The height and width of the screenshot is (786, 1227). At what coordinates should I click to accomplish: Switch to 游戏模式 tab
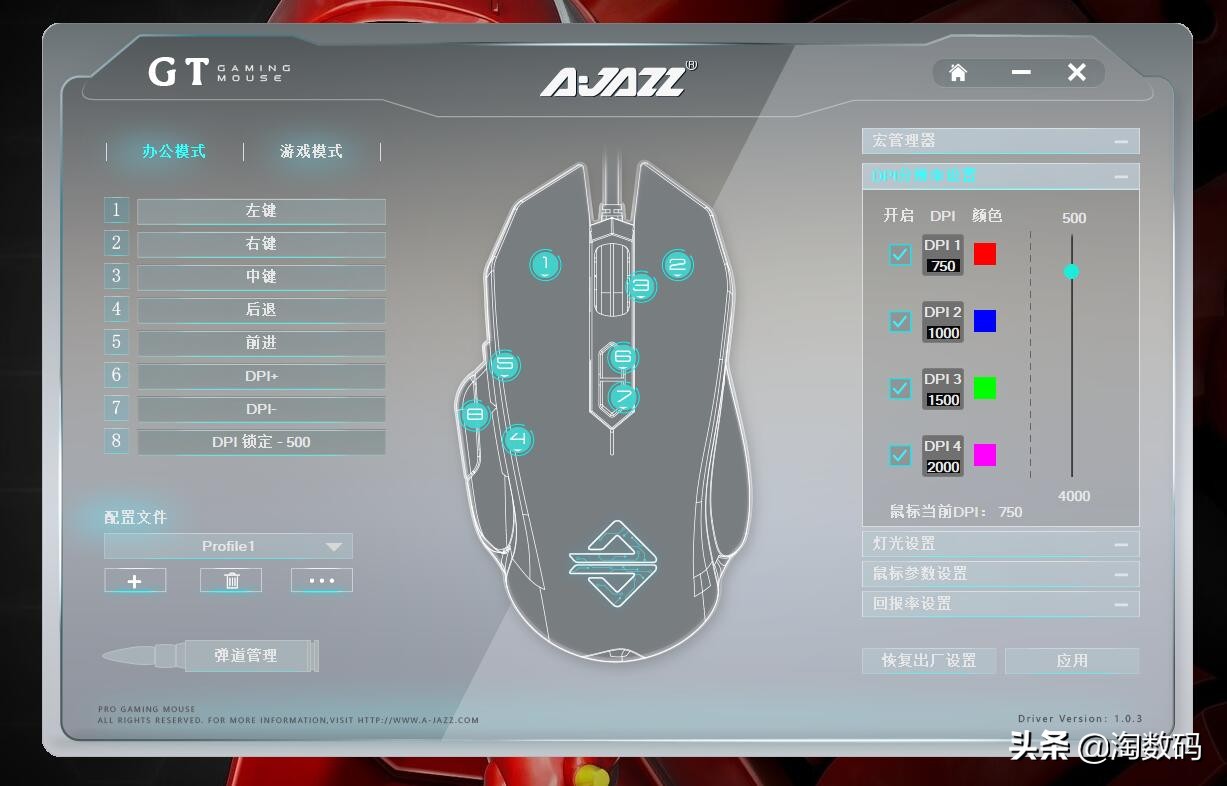pyautogui.click(x=311, y=151)
